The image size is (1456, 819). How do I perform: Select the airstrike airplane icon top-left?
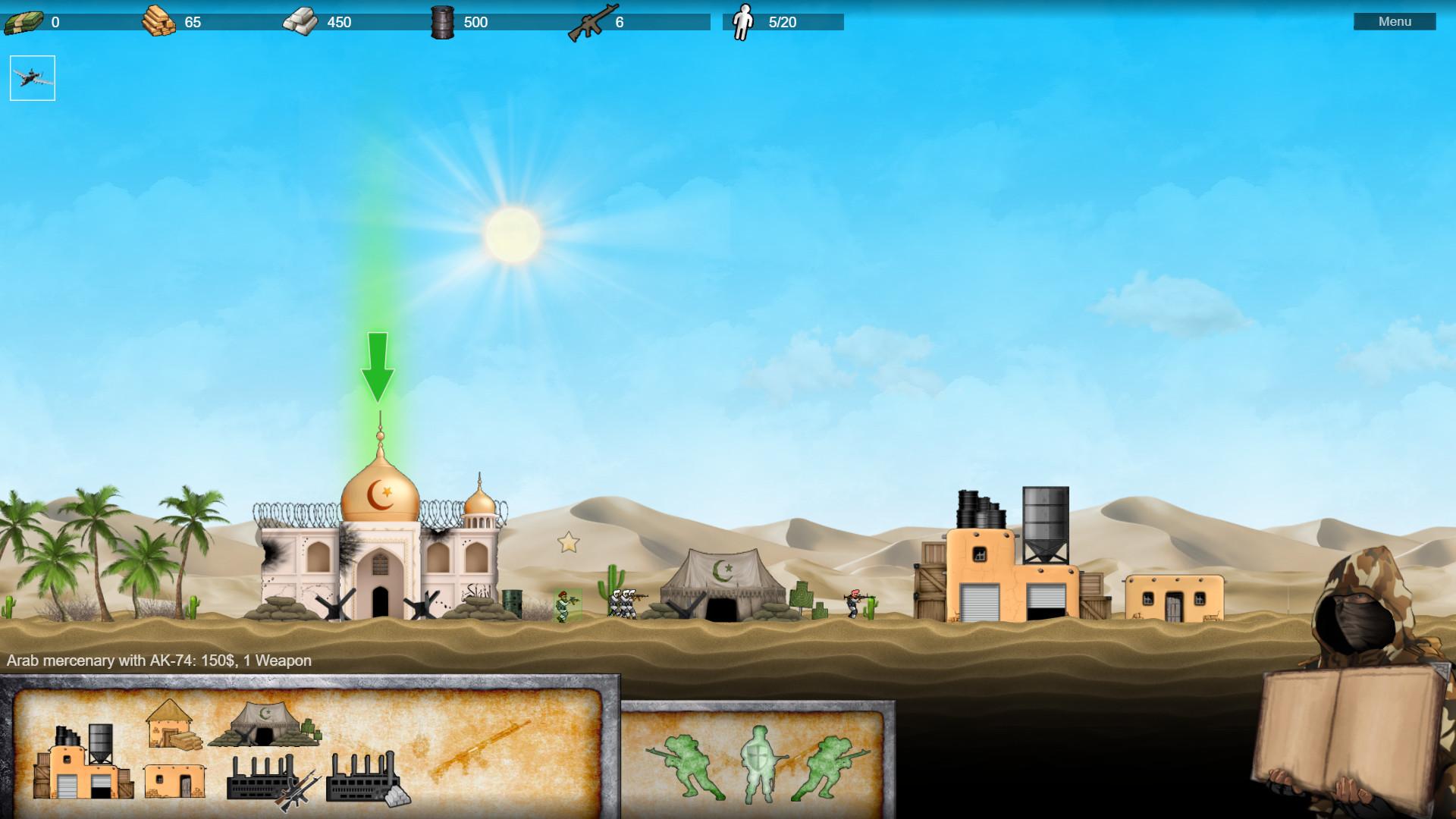pos(33,77)
